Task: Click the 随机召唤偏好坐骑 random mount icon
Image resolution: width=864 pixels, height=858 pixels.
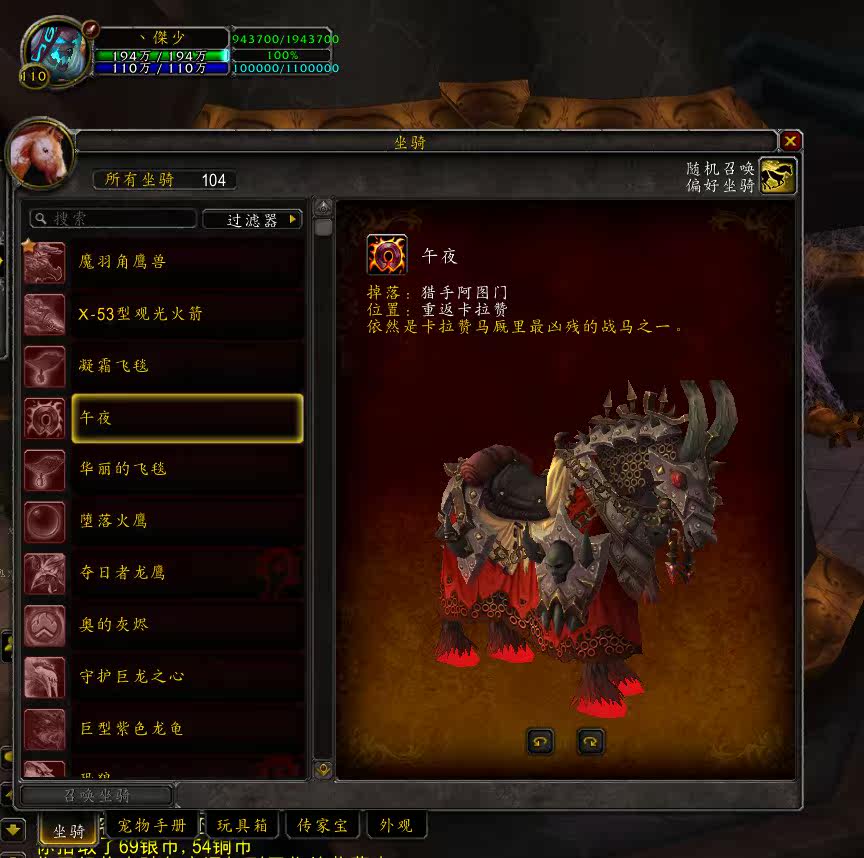Action: coord(777,175)
